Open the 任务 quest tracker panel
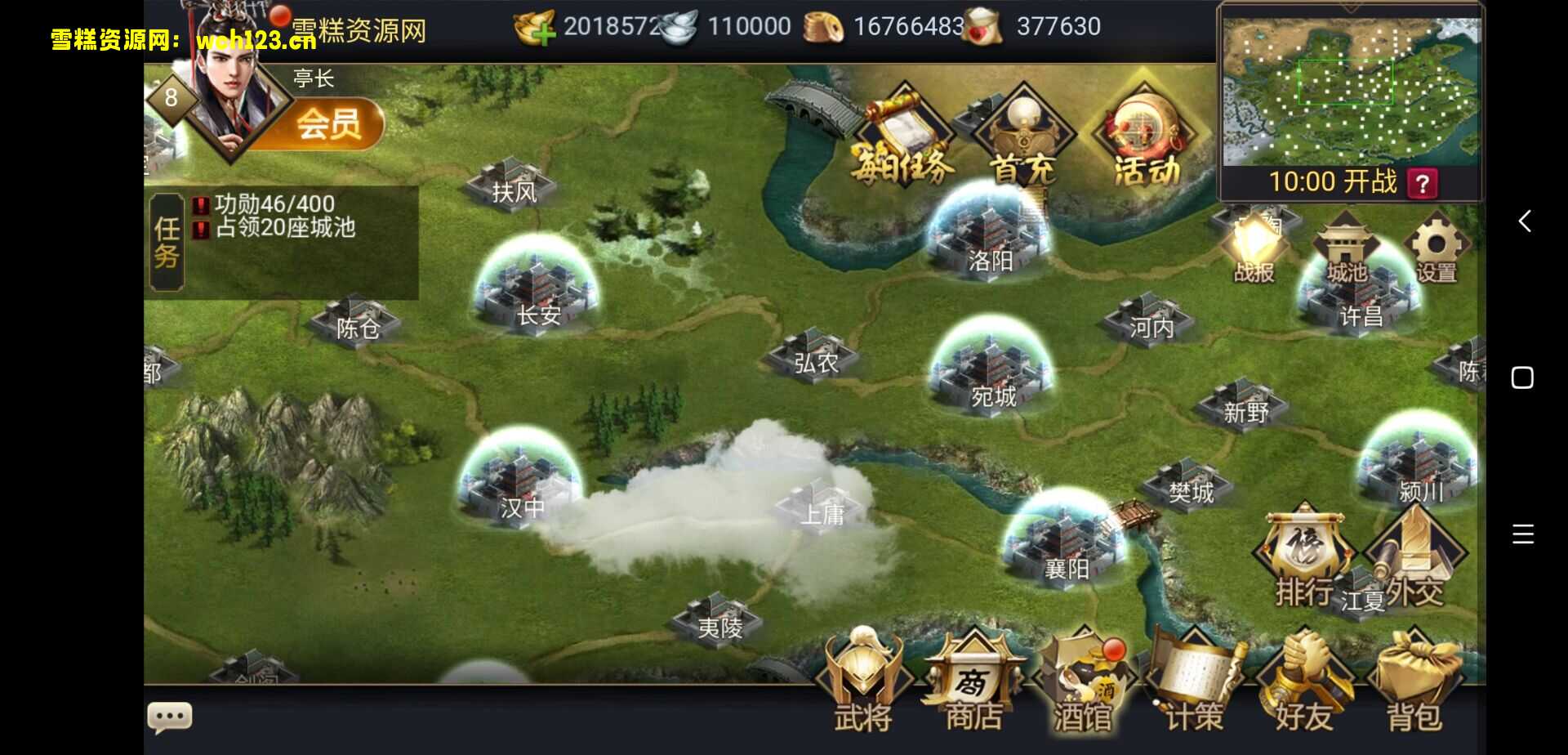The width and height of the screenshot is (1568, 755). 167,243
